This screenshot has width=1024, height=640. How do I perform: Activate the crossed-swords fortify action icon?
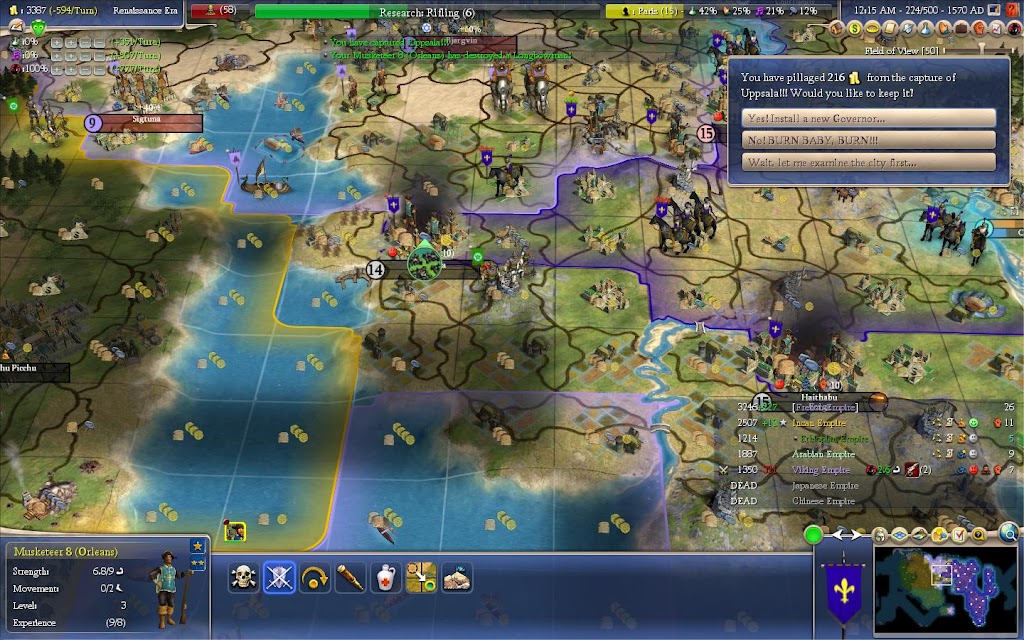(x=279, y=578)
